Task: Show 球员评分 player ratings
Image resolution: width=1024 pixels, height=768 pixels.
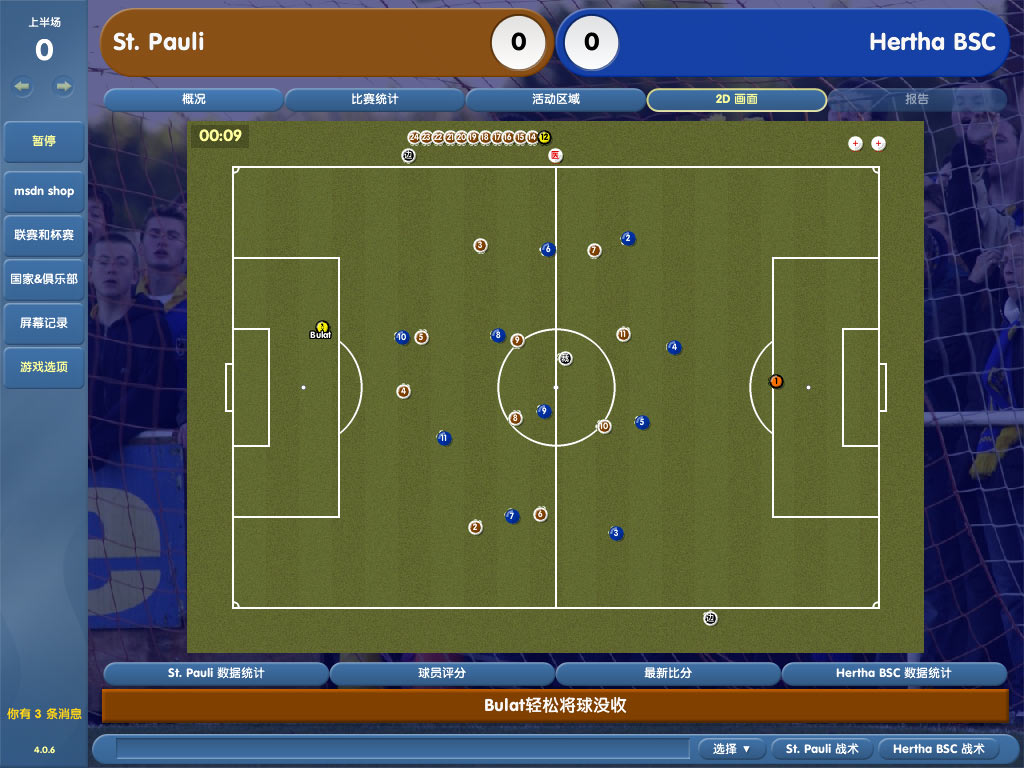Action: pyautogui.click(x=442, y=674)
